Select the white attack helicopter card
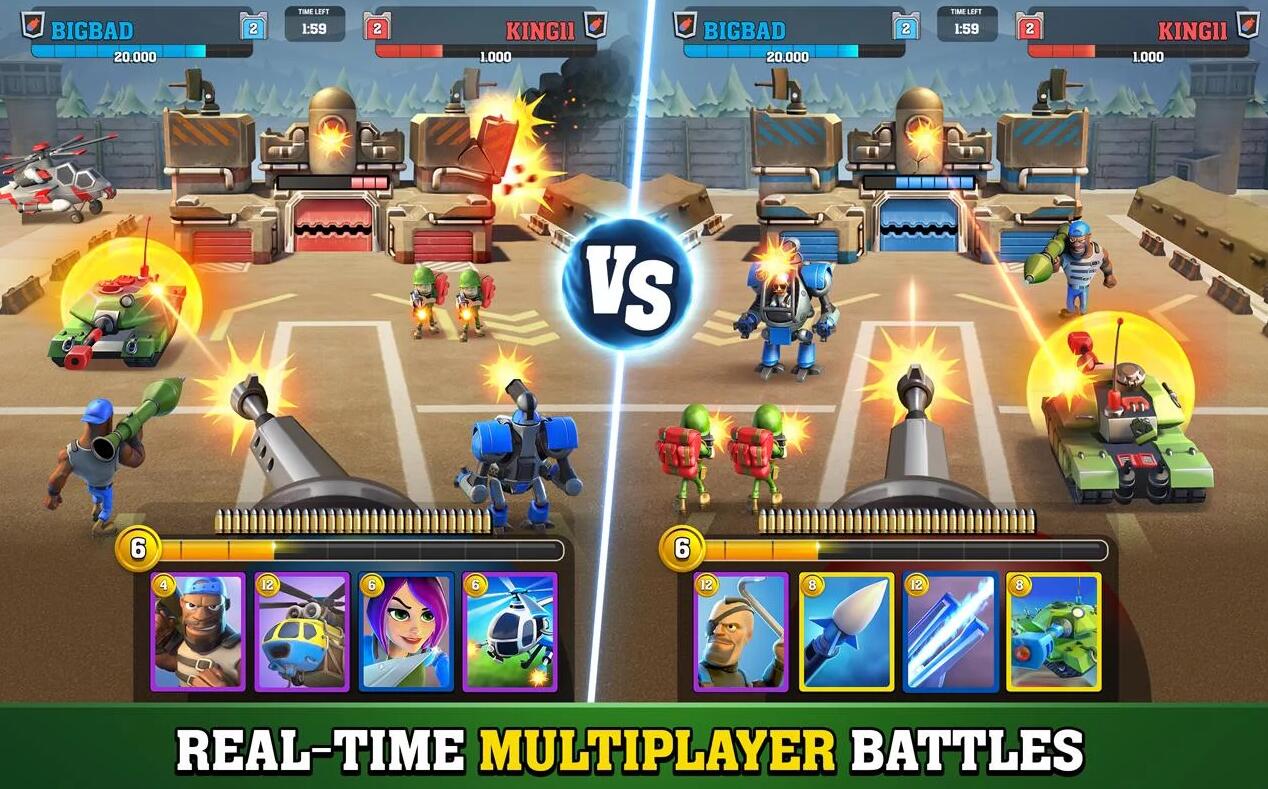The image size is (1268, 789). 510,632
